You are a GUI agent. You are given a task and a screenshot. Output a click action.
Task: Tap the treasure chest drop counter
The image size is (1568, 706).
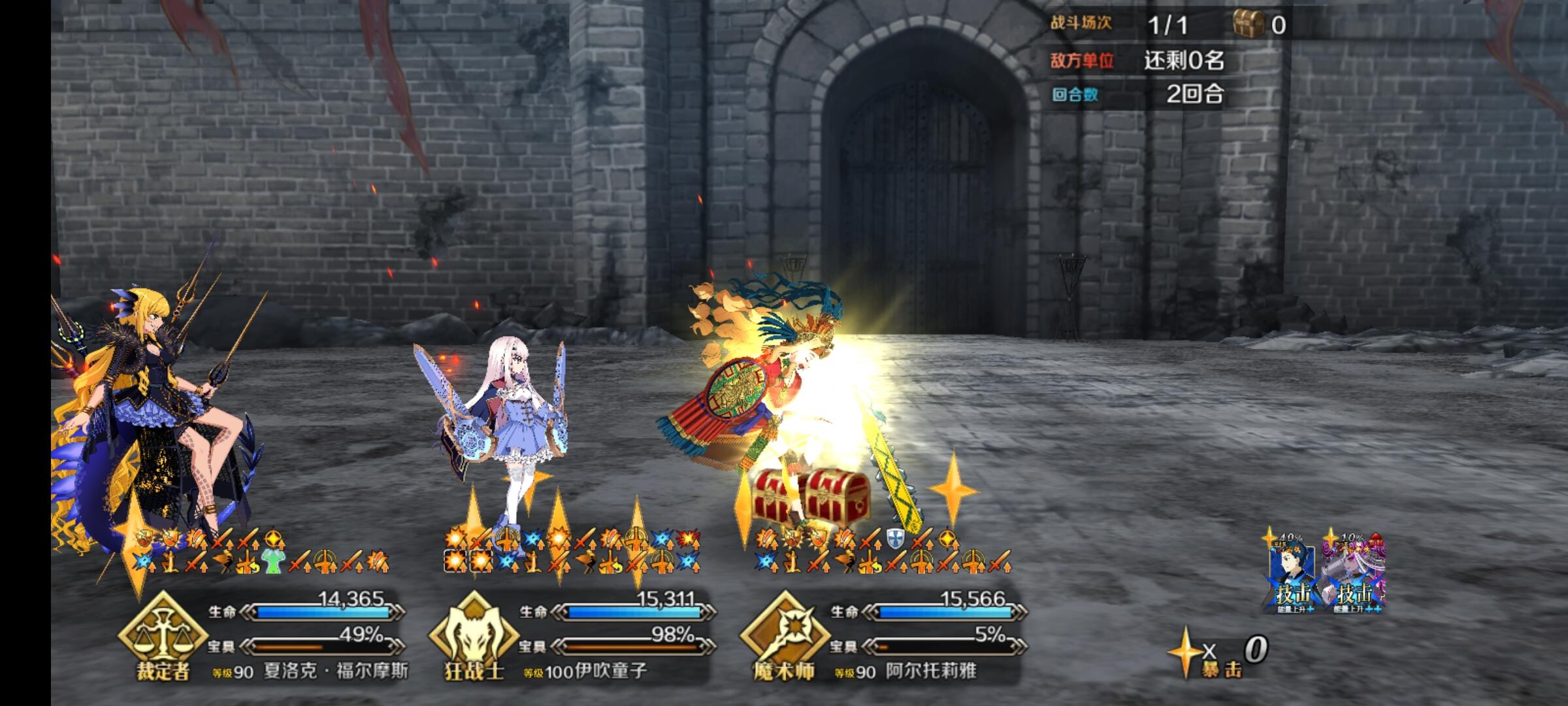click(1259, 25)
